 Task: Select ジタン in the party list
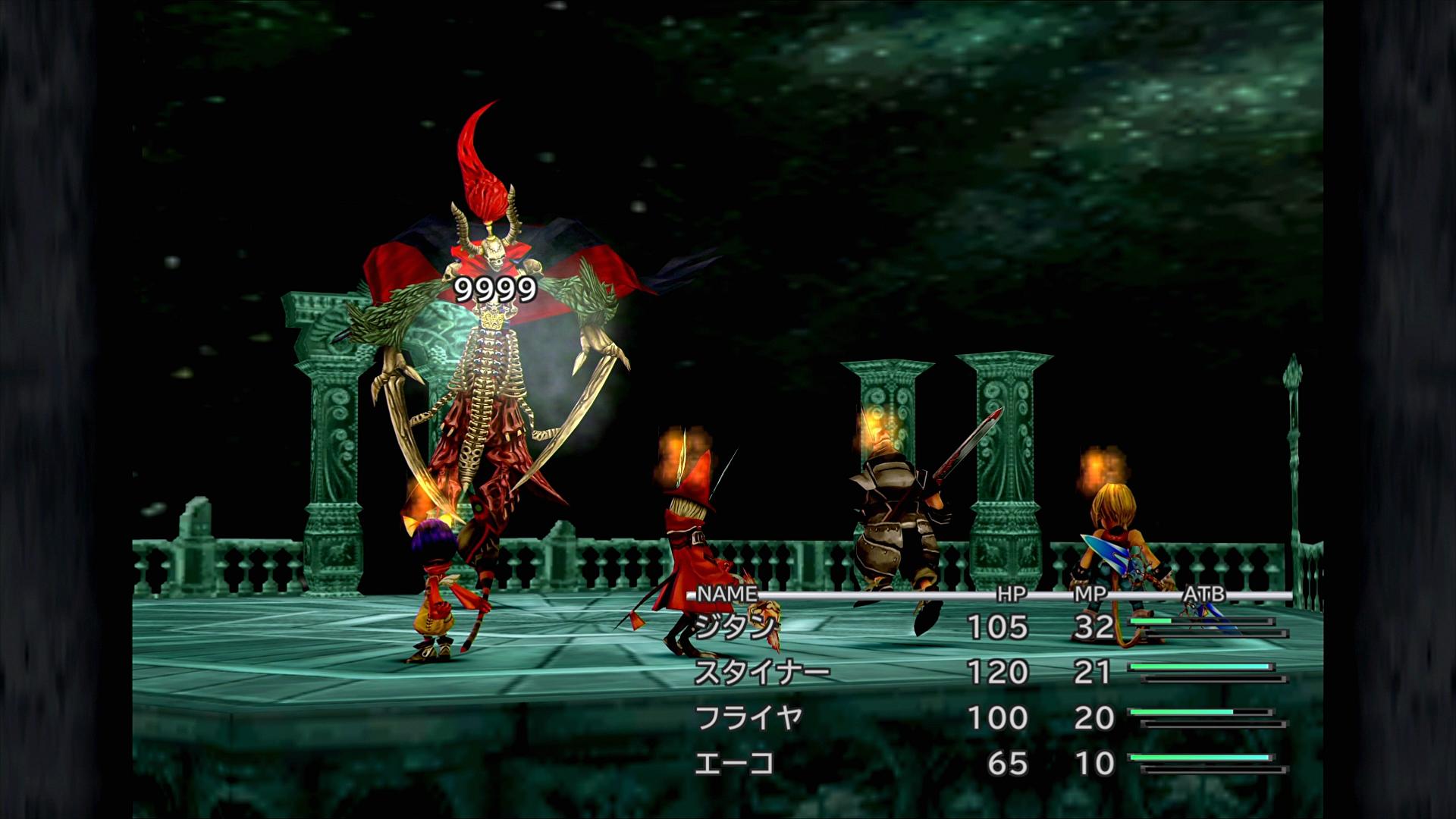(x=736, y=627)
